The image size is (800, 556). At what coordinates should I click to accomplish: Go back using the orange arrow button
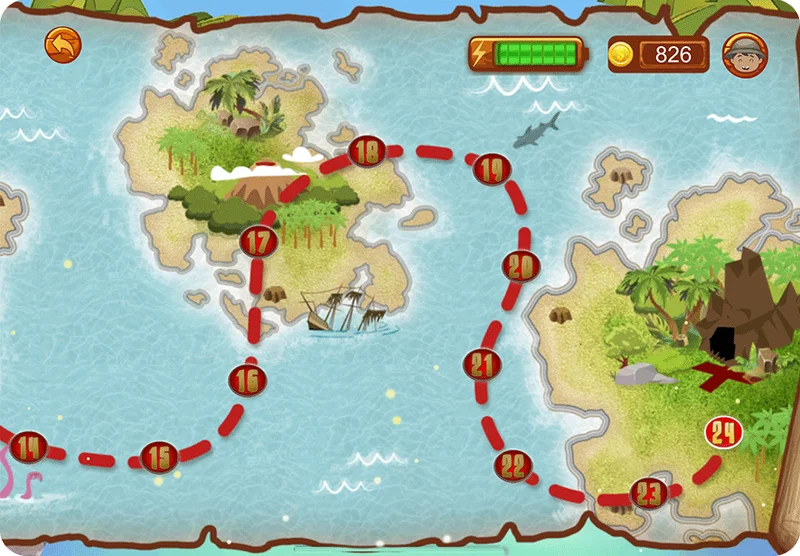coord(62,45)
